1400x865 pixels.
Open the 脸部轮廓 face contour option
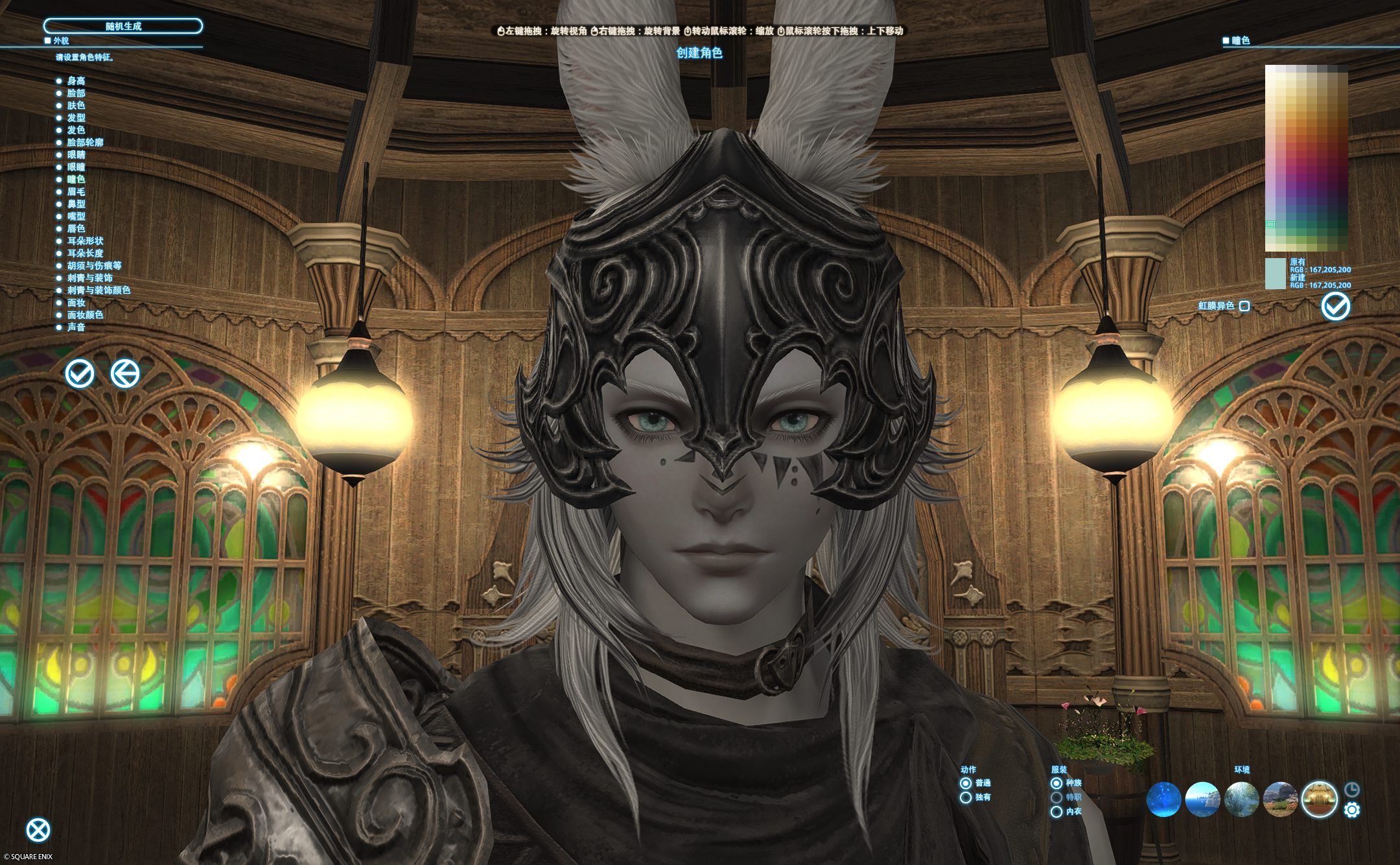tap(85, 143)
